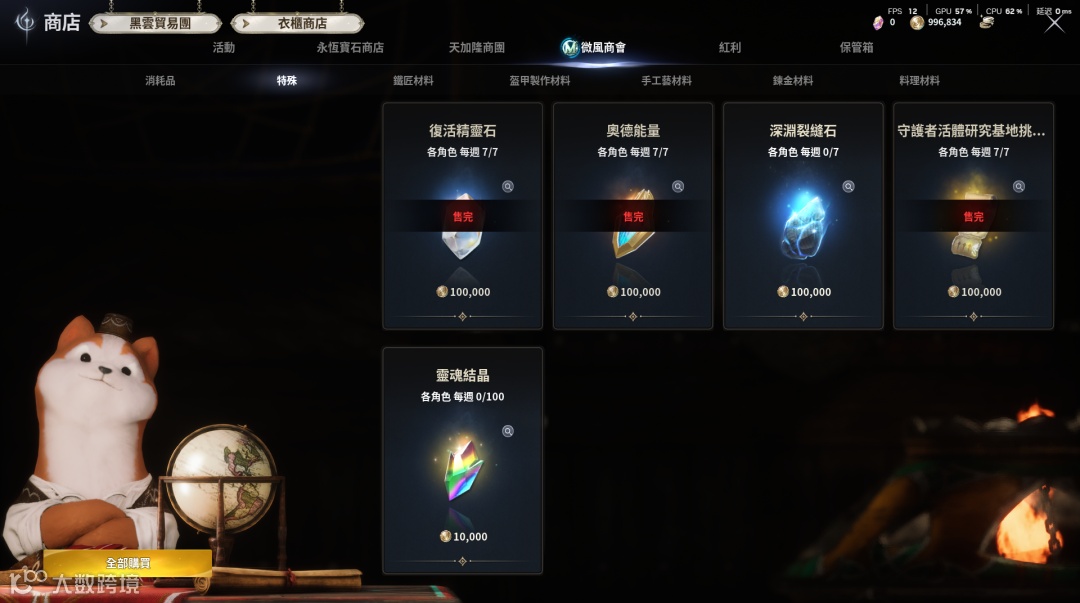Show the 鐵匠材料 category
Image resolution: width=1080 pixels, height=603 pixels.
point(413,80)
